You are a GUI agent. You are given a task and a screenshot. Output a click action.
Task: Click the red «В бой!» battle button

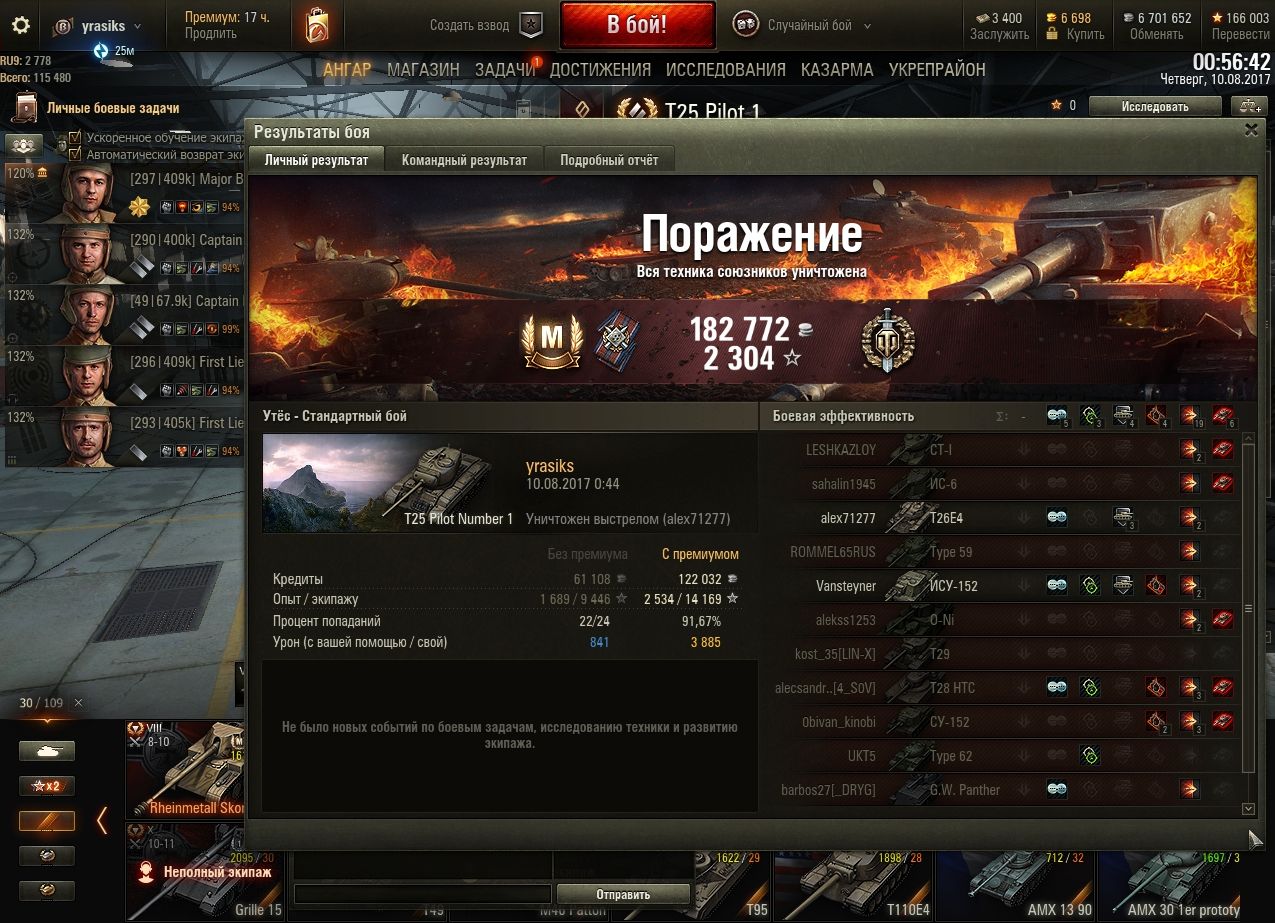[x=637, y=25]
